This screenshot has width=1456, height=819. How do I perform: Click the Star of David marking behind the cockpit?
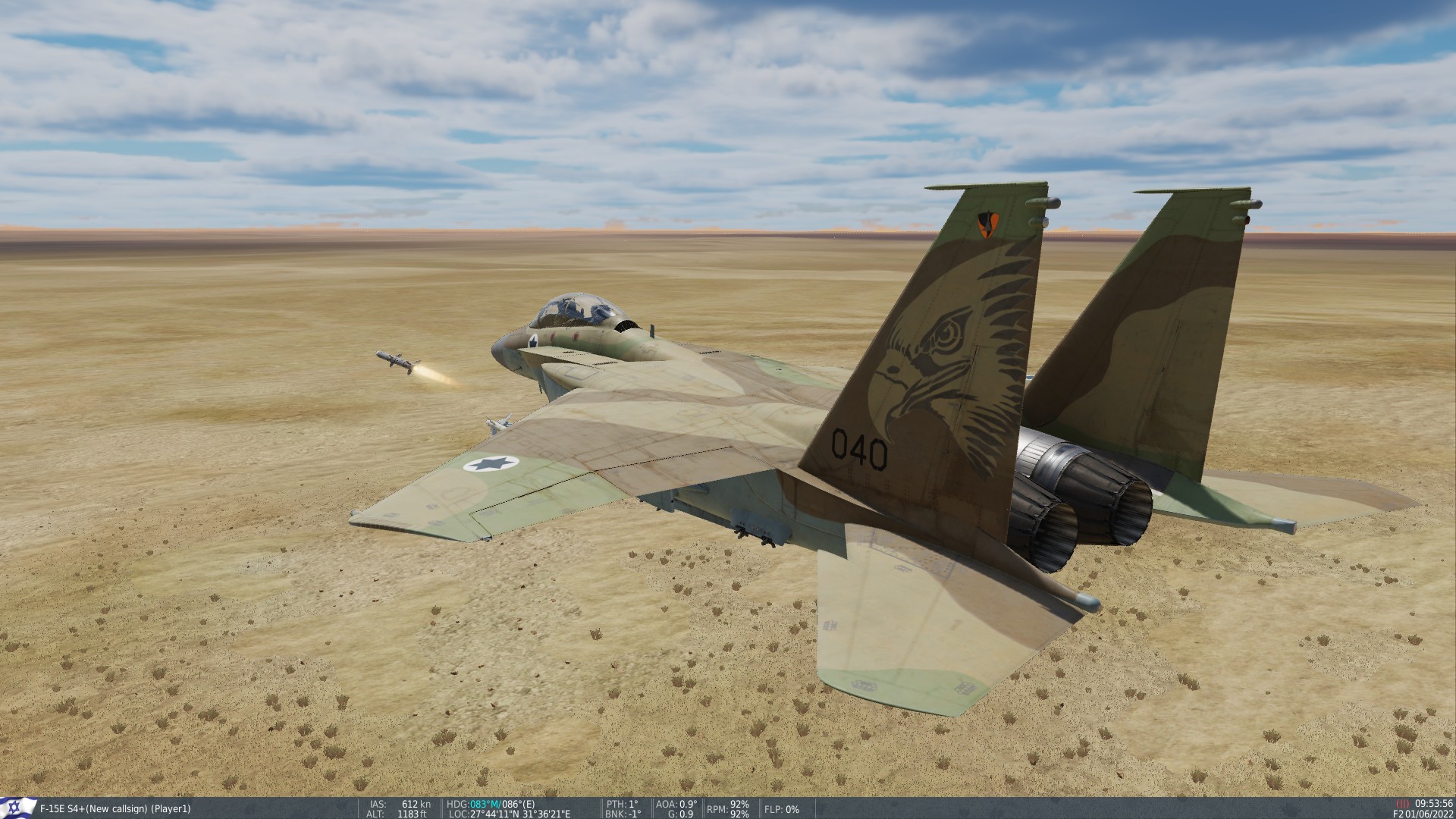click(535, 341)
